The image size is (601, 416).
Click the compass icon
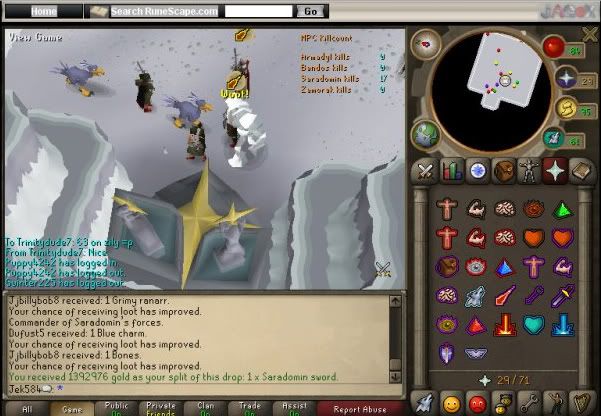(426, 43)
